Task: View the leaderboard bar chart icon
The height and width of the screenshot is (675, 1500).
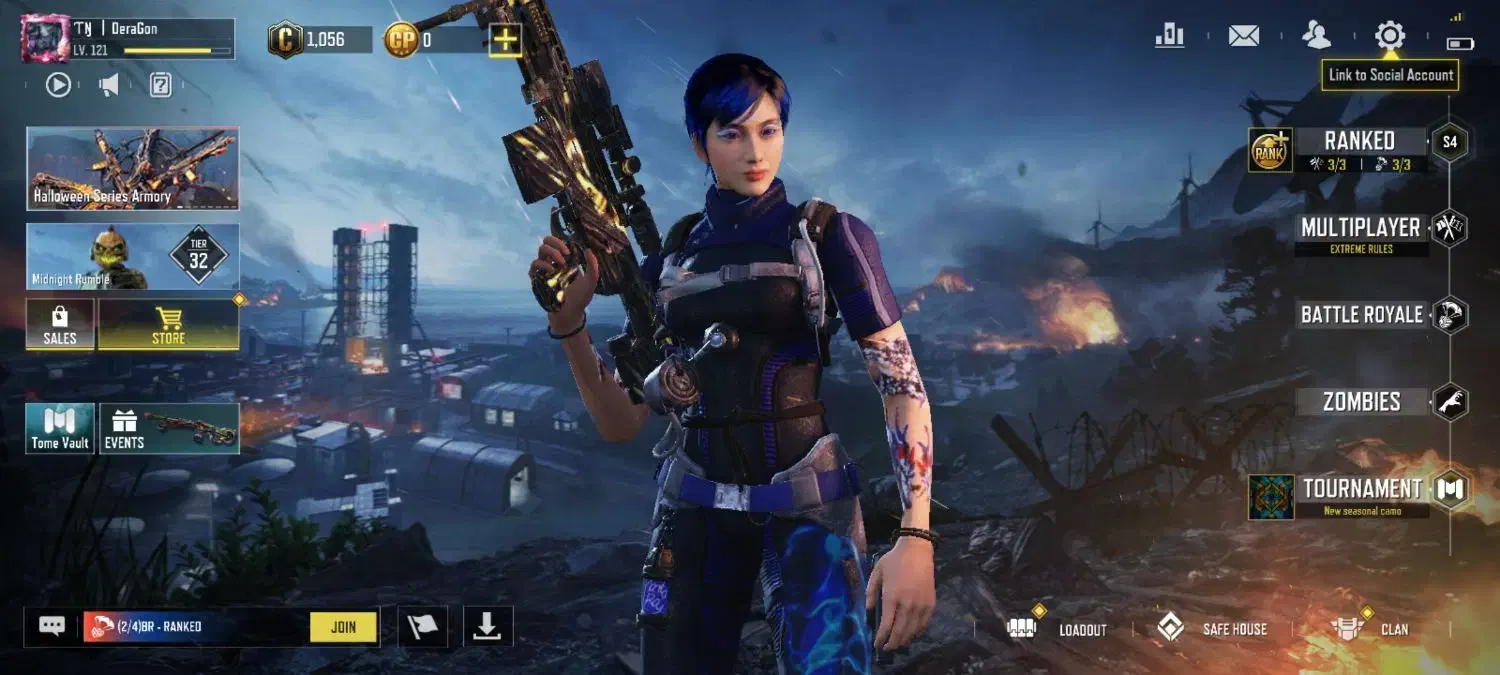Action: pyautogui.click(x=1169, y=36)
